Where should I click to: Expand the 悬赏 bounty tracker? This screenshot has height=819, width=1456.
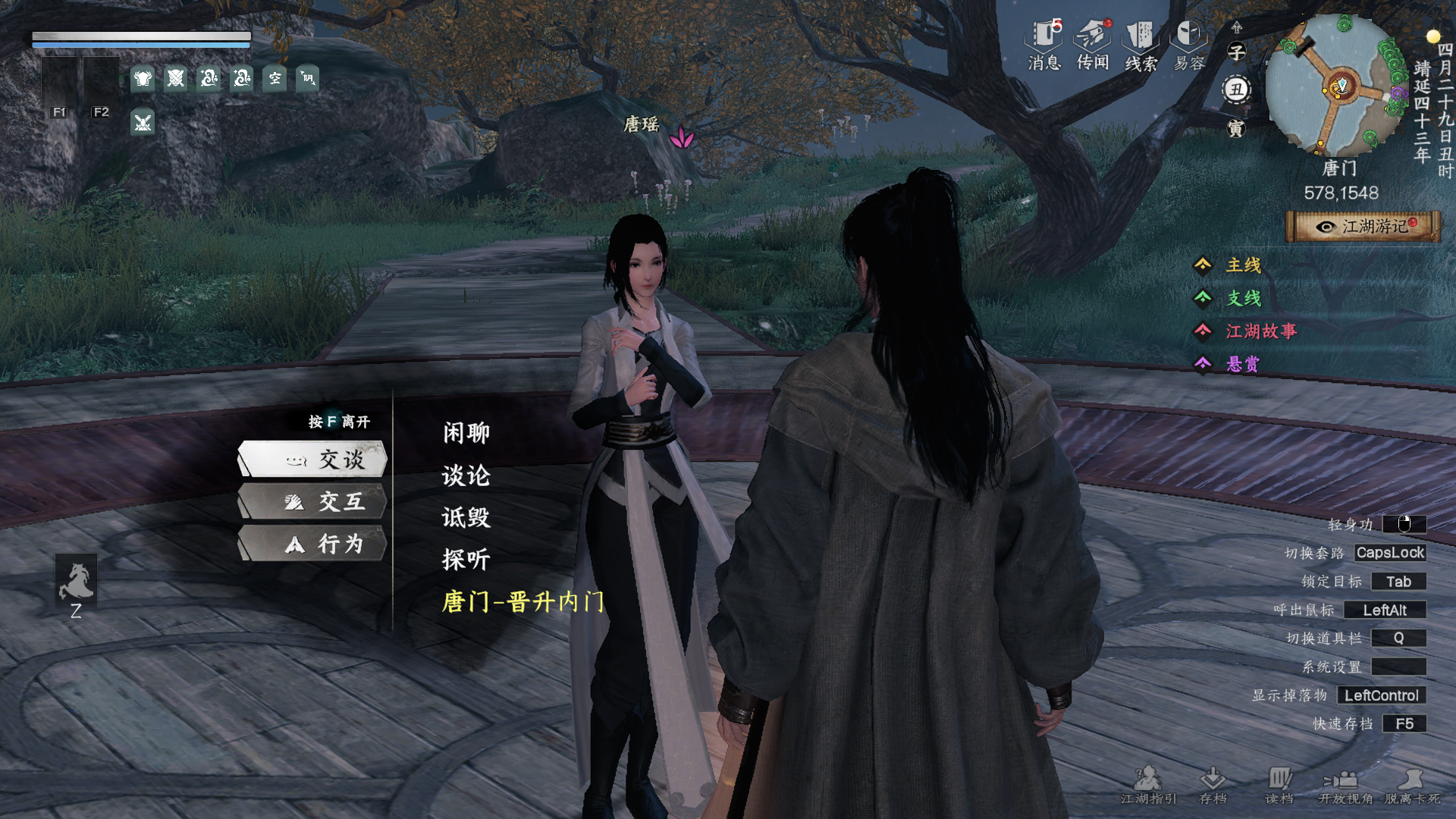tap(1242, 365)
